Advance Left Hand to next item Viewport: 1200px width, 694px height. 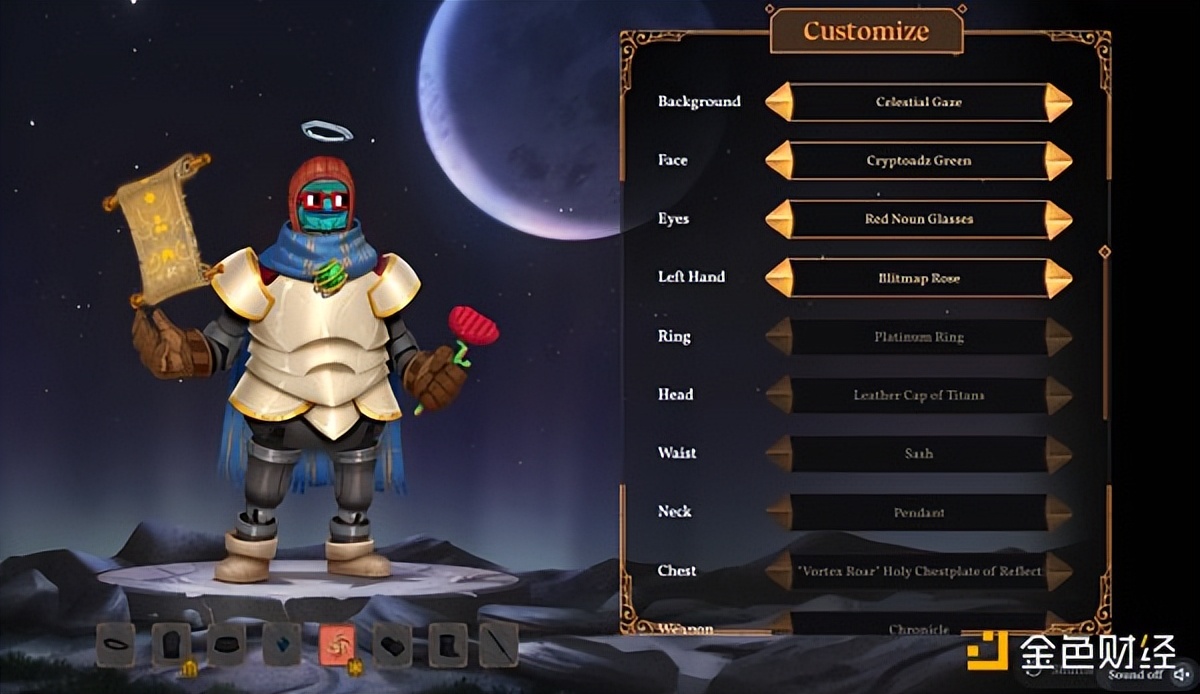click(x=1058, y=278)
